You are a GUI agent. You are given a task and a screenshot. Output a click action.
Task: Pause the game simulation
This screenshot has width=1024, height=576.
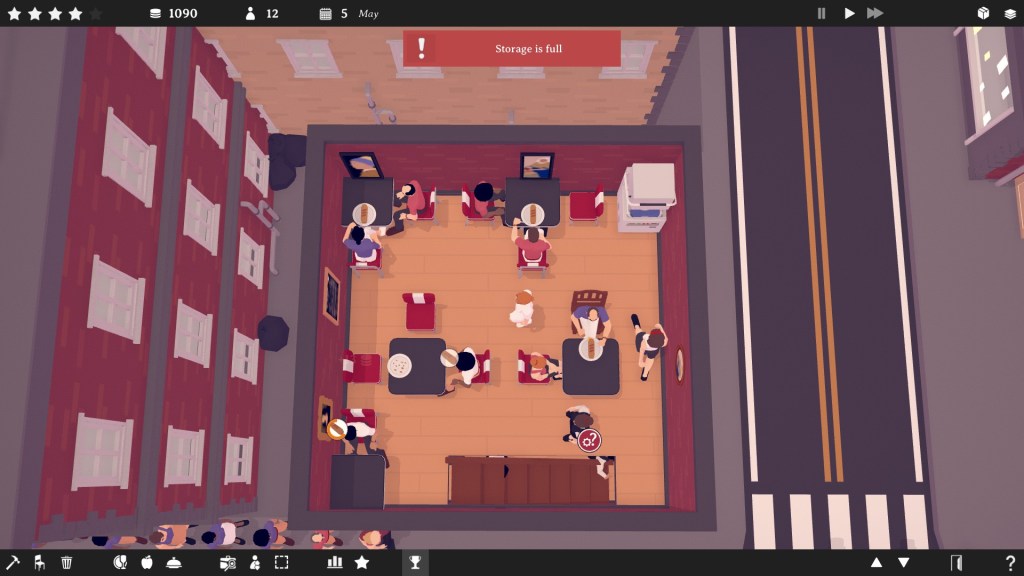tap(822, 13)
